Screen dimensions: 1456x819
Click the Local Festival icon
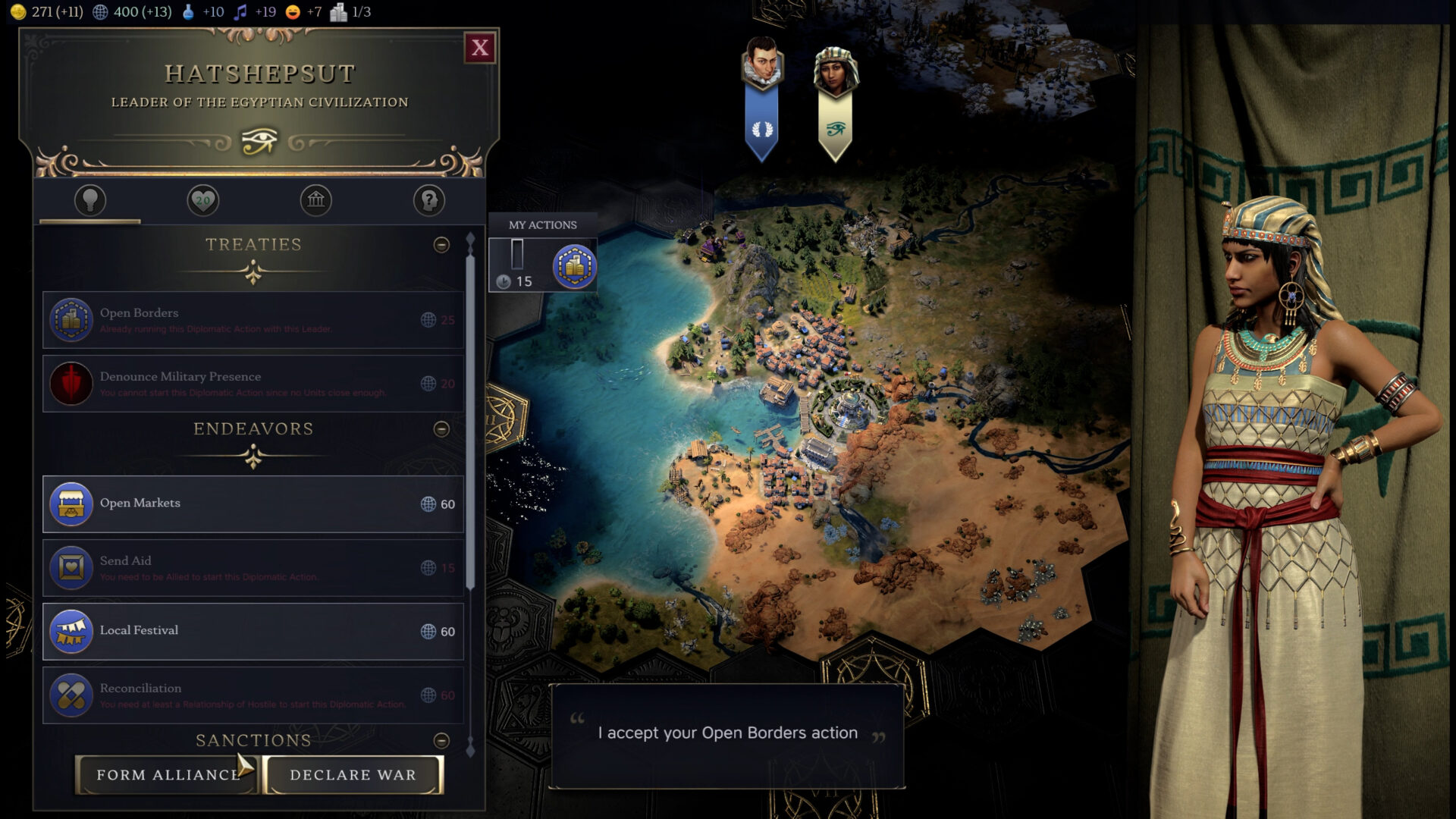(x=71, y=630)
